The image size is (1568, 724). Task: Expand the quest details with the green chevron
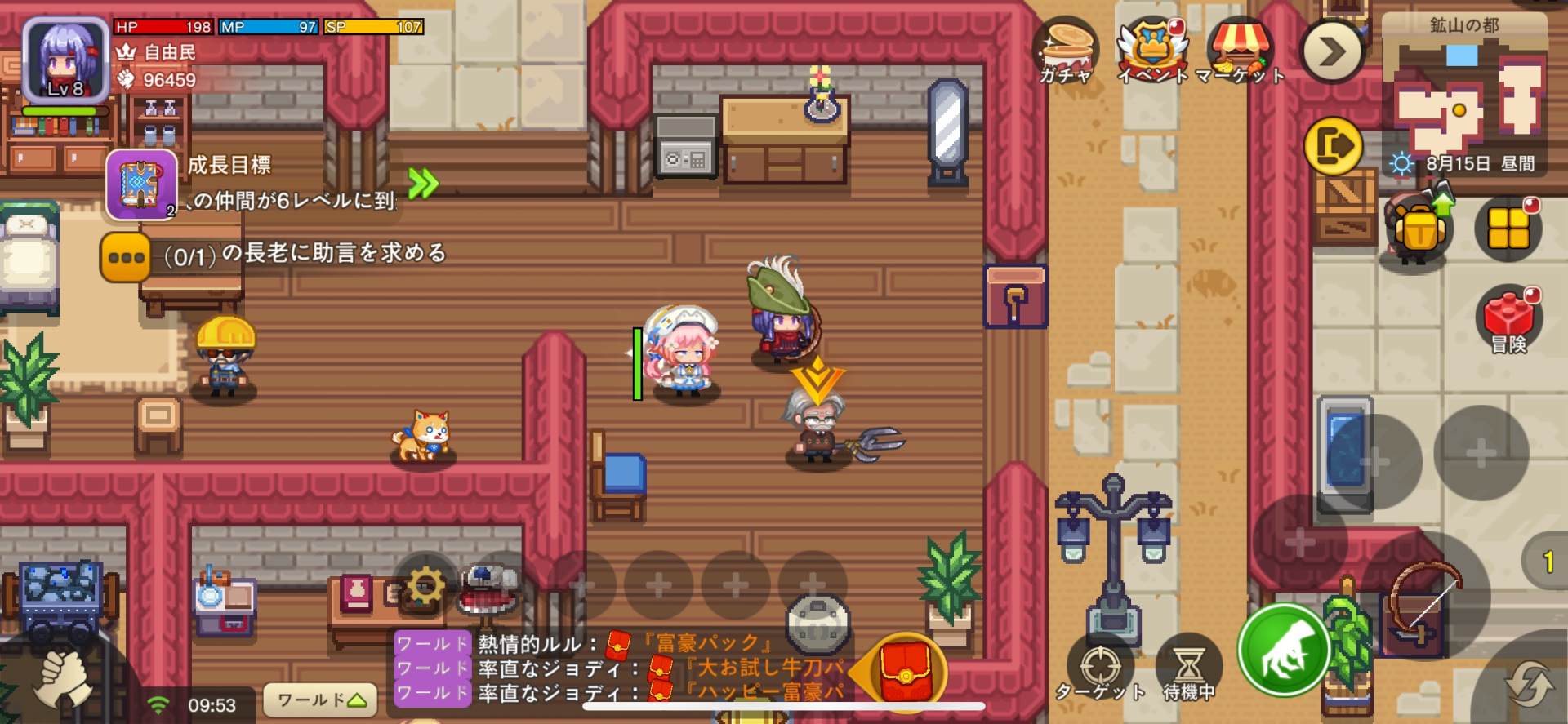tap(422, 184)
